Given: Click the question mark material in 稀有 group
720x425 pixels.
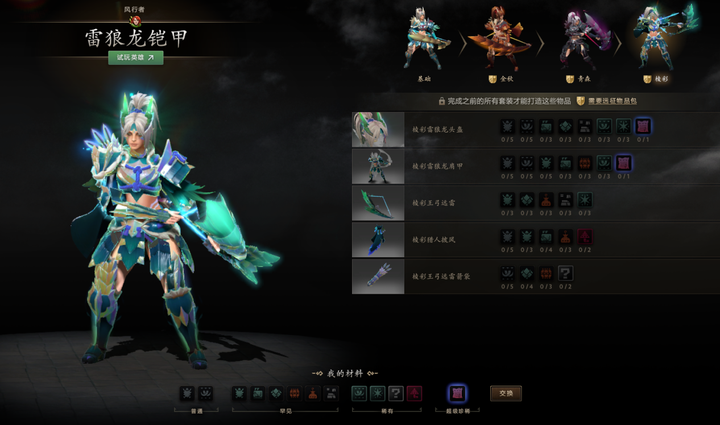Looking at the screenshot, I should coord(396,393).
